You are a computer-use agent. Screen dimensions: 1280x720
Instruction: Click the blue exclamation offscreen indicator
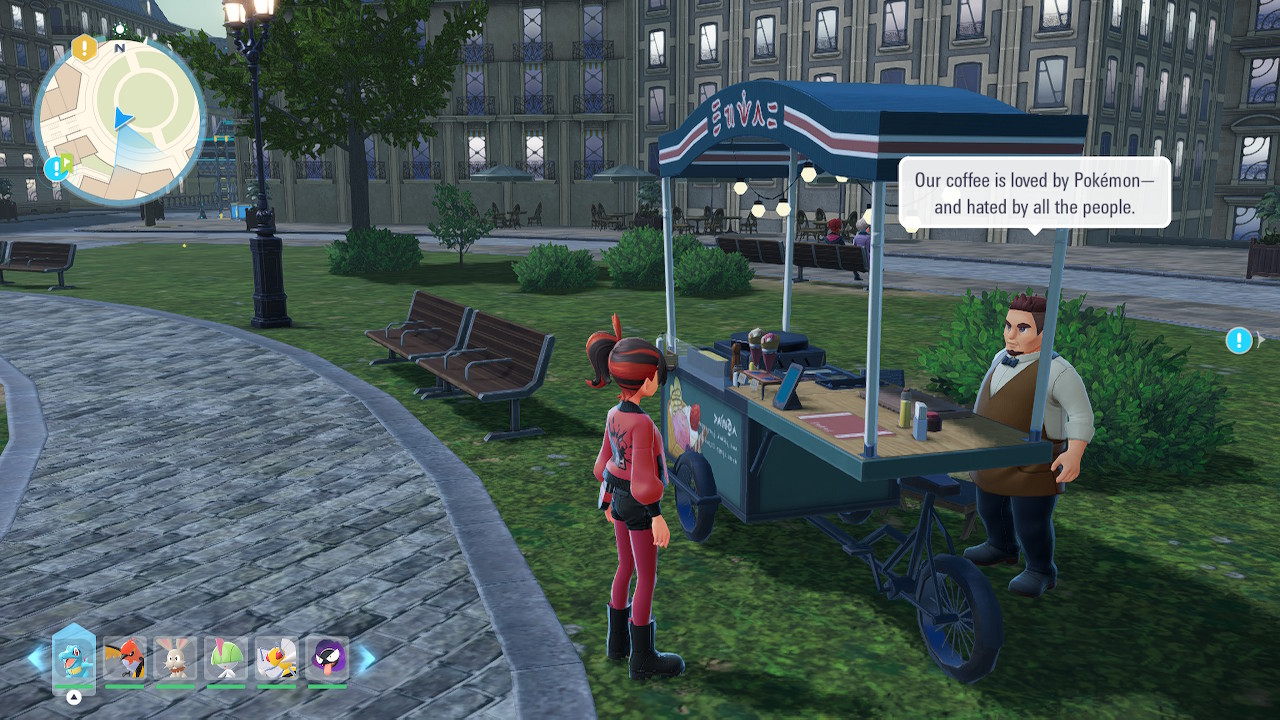pos(1239,341)
